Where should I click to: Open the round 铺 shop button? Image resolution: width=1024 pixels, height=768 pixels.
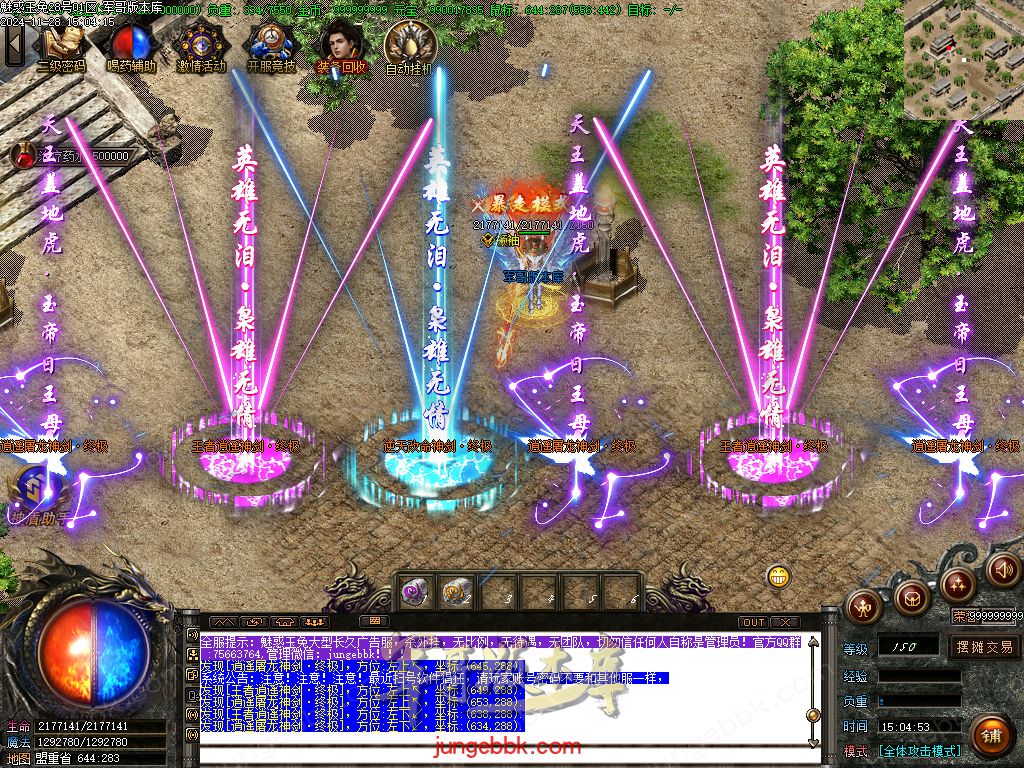[x=990, y=735]
